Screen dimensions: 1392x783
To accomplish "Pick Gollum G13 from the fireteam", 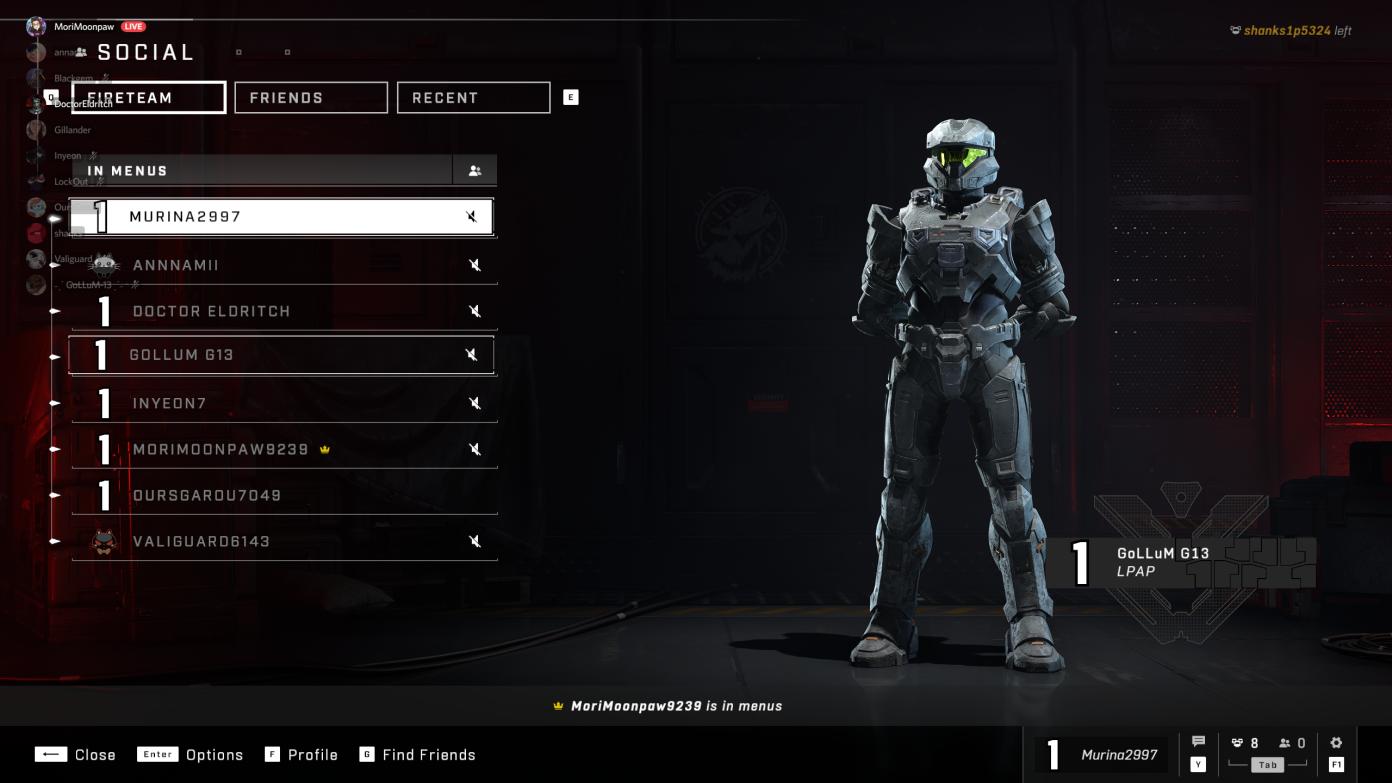I will pos(281,355).
